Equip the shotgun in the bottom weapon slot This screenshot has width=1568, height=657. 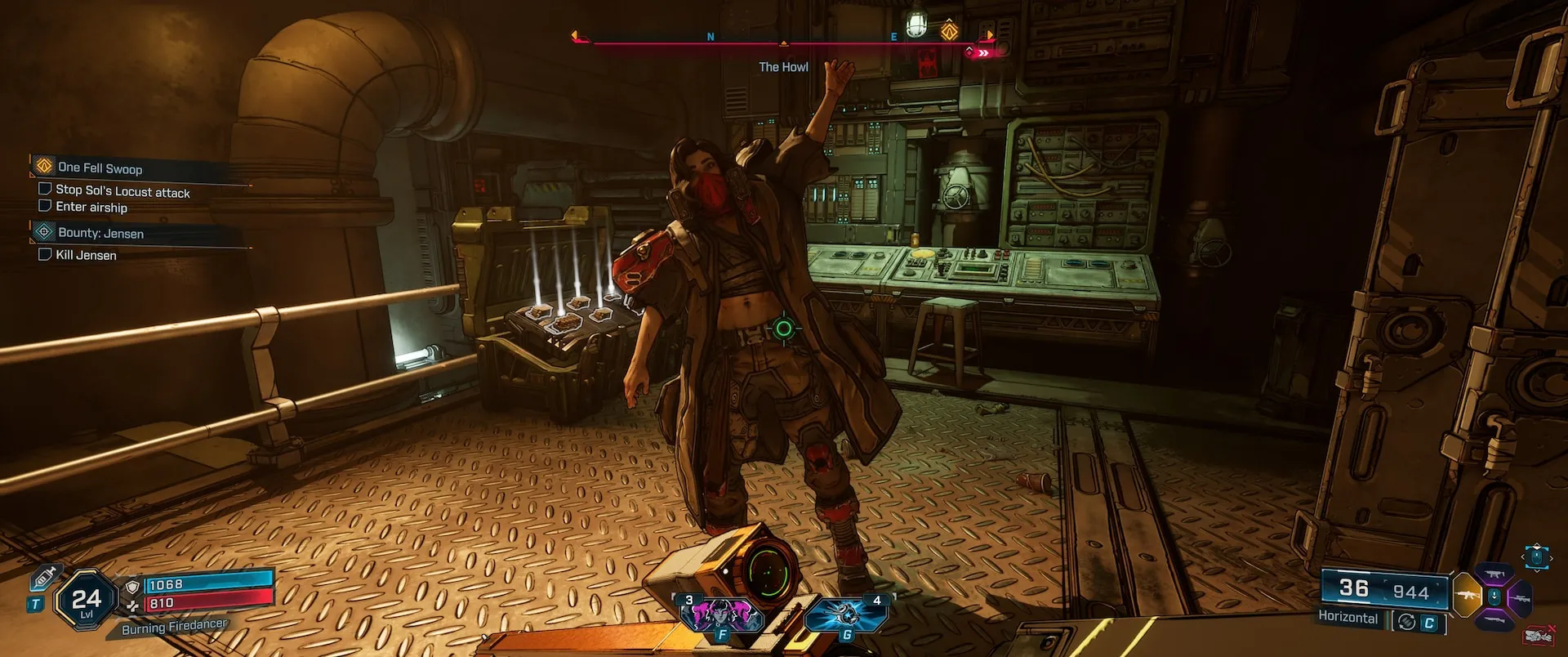[1494, 621]
